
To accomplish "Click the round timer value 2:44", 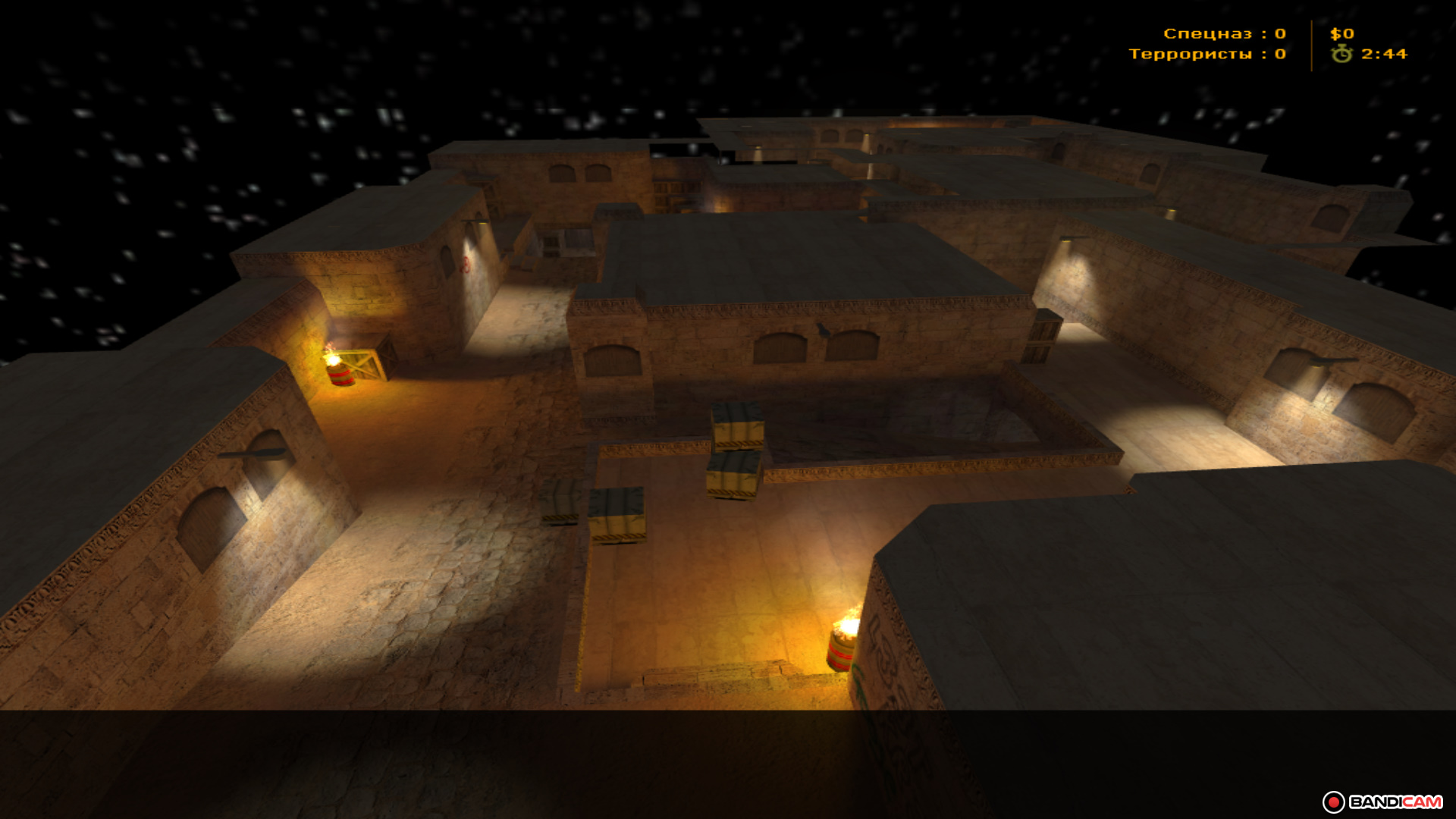I will (1381, 54).
